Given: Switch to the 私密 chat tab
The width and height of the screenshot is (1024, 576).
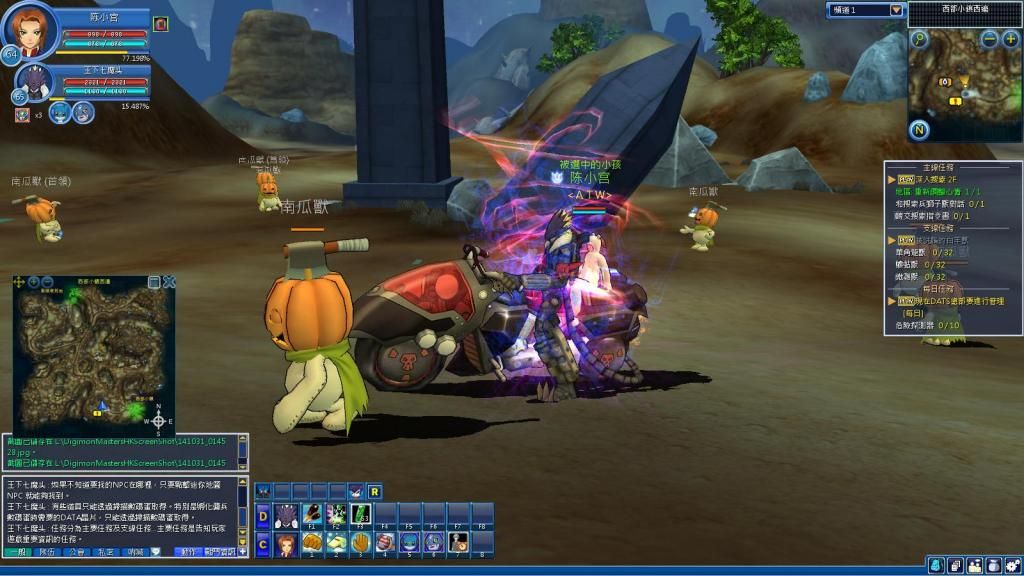Looking at the screenshot, I should pyautogui.click(x=107, y=552).
